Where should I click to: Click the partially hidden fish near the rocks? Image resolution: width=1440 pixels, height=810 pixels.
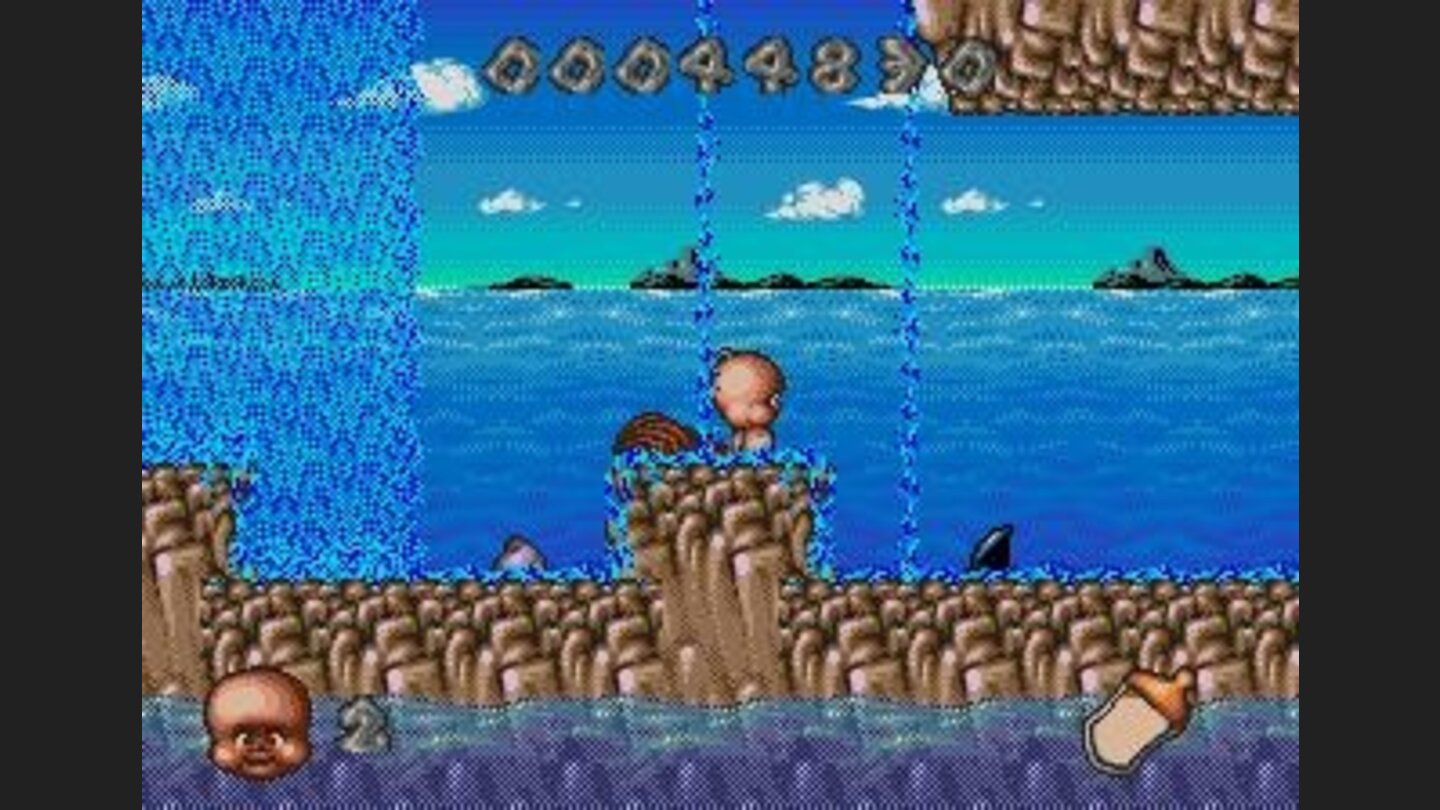coord(520,550)
